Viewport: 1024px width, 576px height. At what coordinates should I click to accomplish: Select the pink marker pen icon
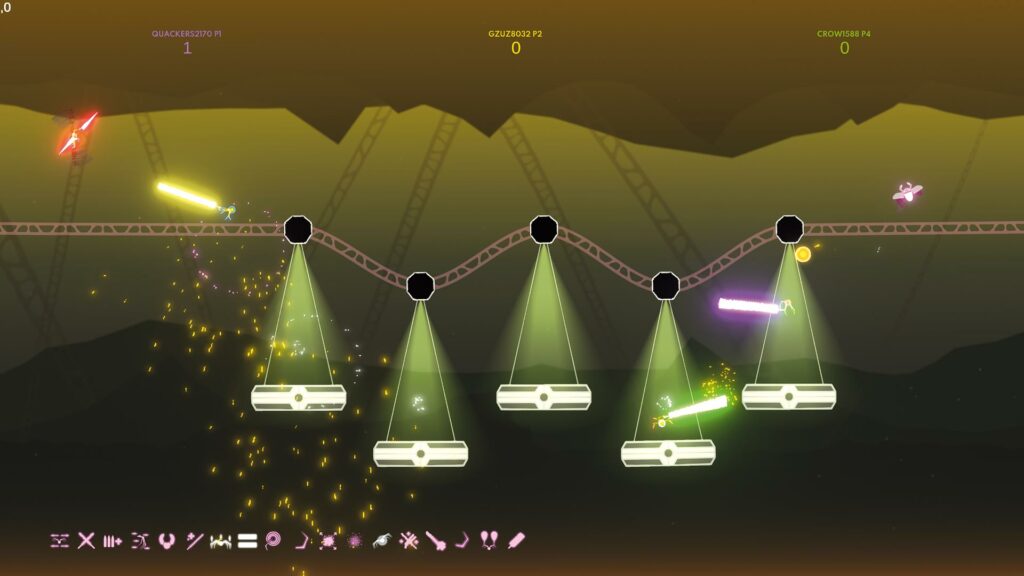point(516,541)
